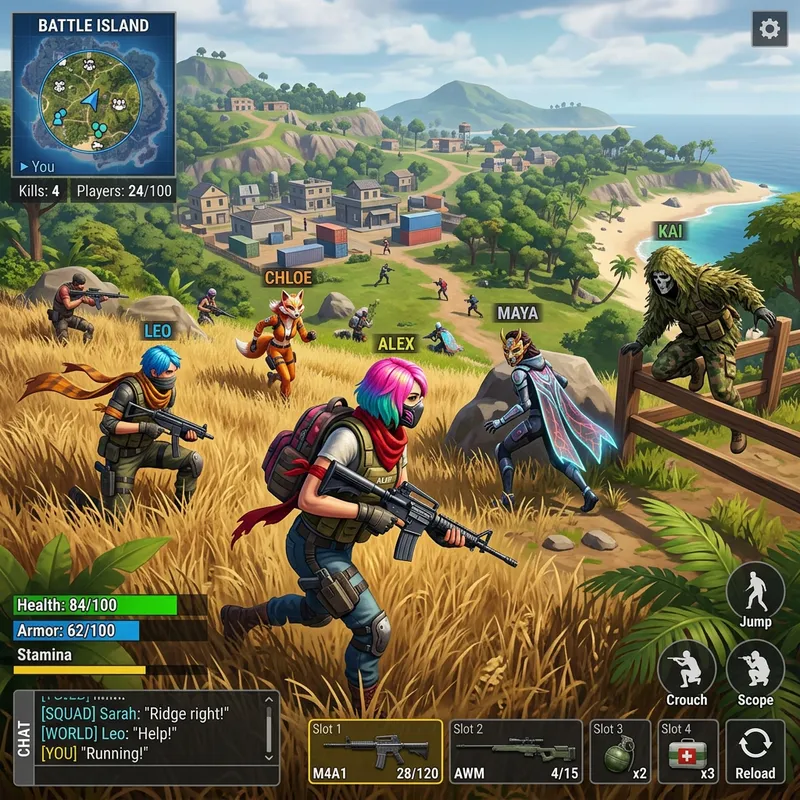The width and height of the screenshot is (800, 800).
Task: Tap the Reload button
Action: pos(755,751)
